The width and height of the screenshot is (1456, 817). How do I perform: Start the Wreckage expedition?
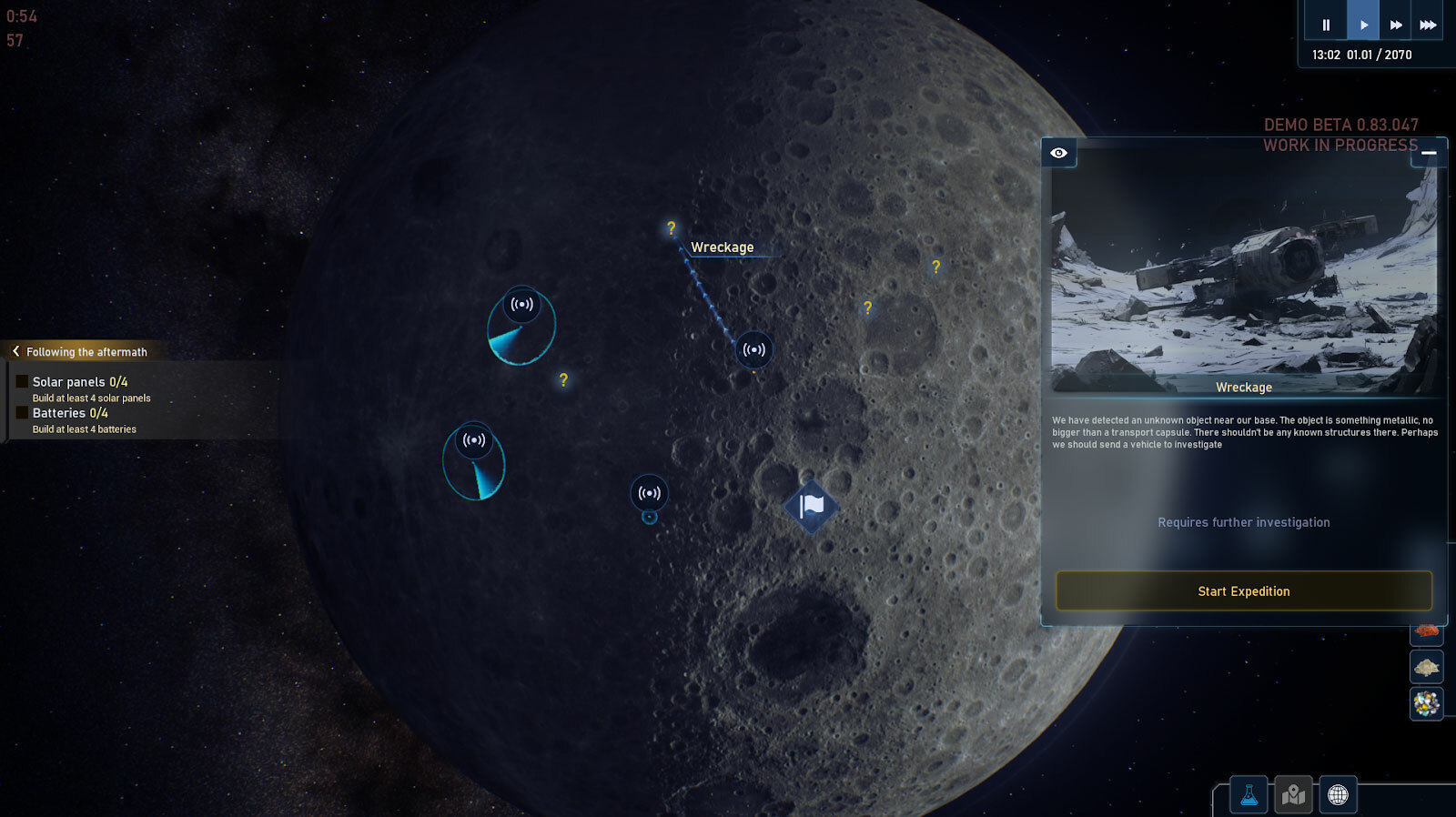[1243, 591]
